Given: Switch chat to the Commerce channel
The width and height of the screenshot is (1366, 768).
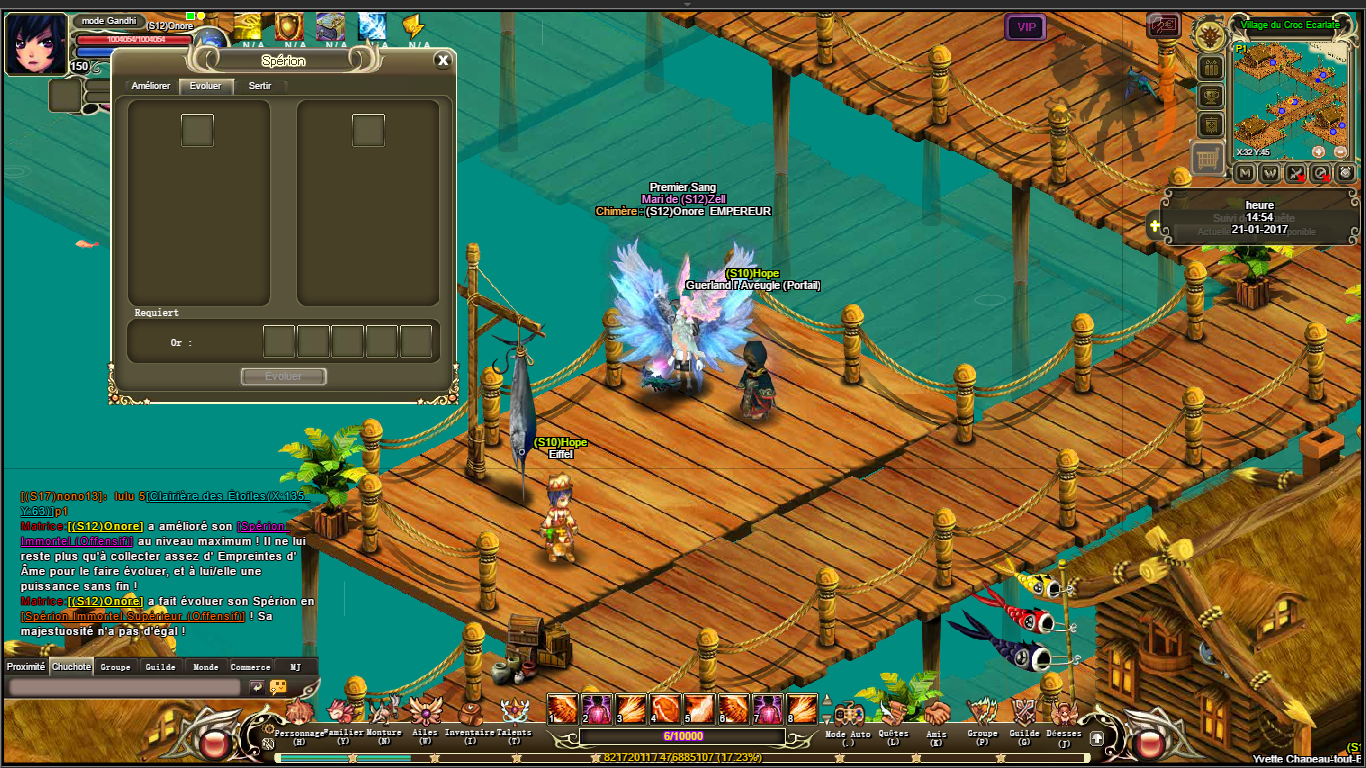Looking at the screenshot, I should pos(250,667).
